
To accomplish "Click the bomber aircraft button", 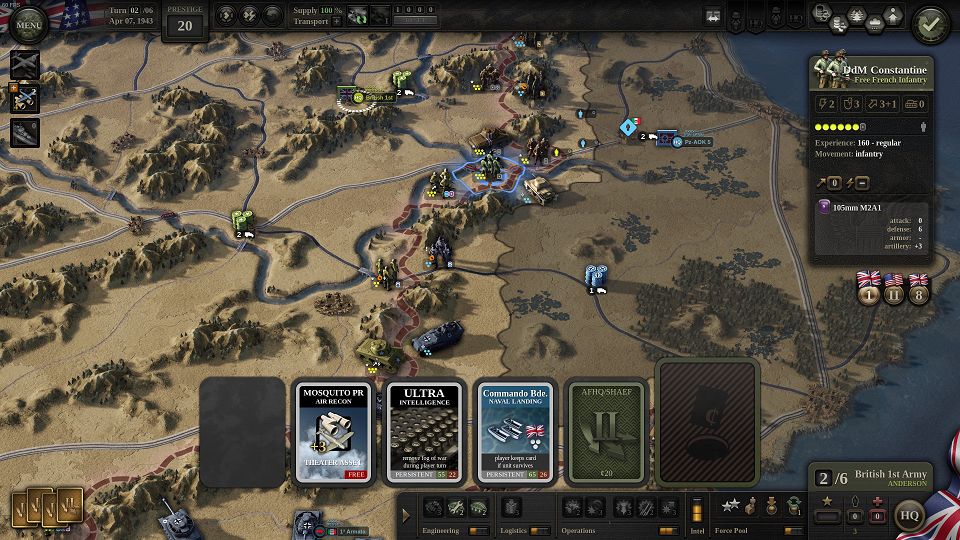I will 24,66.
